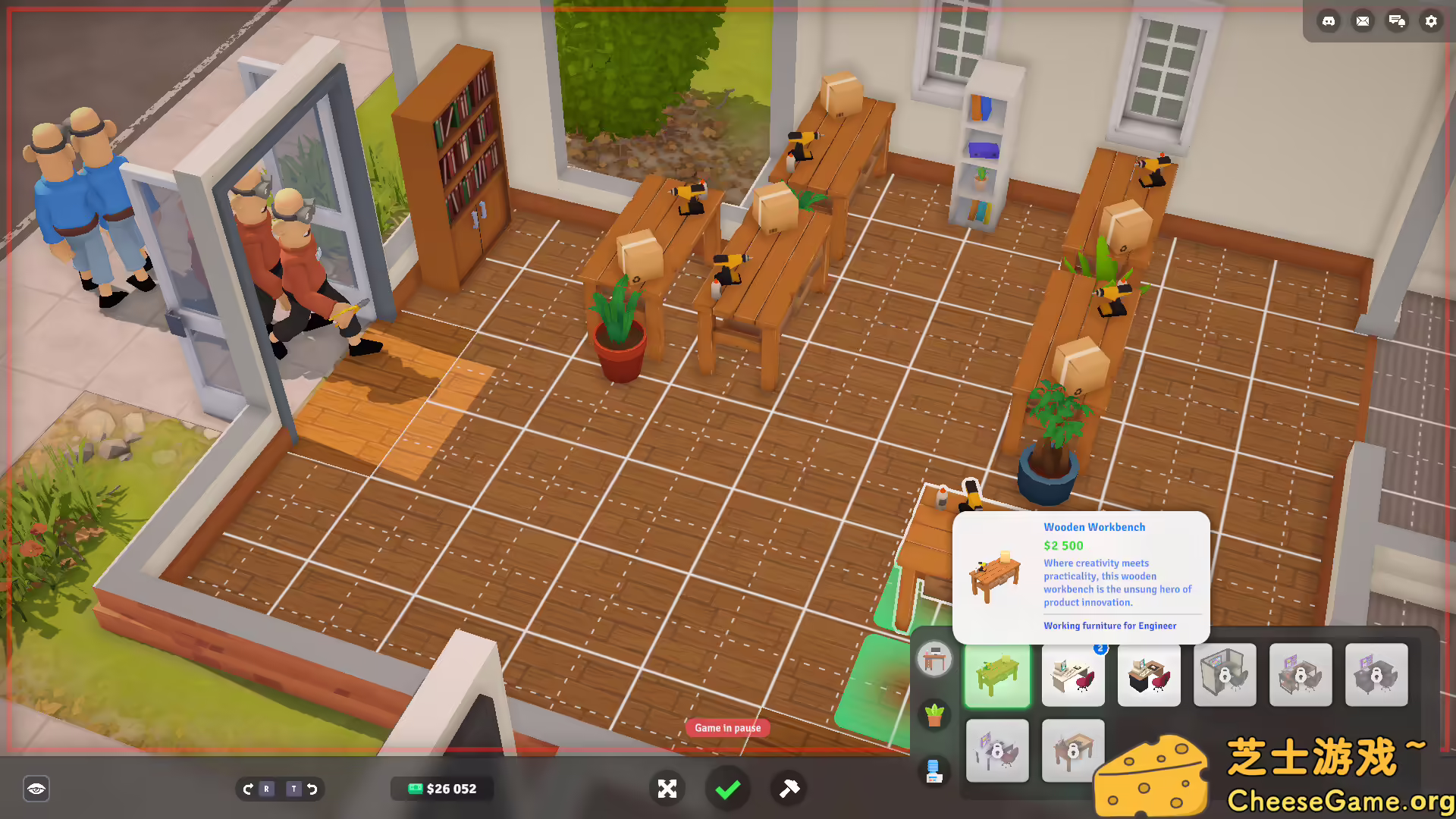Click the Working furniture for Engineer link
Screen dimensions: 1456x819
tap(1109, 626)
